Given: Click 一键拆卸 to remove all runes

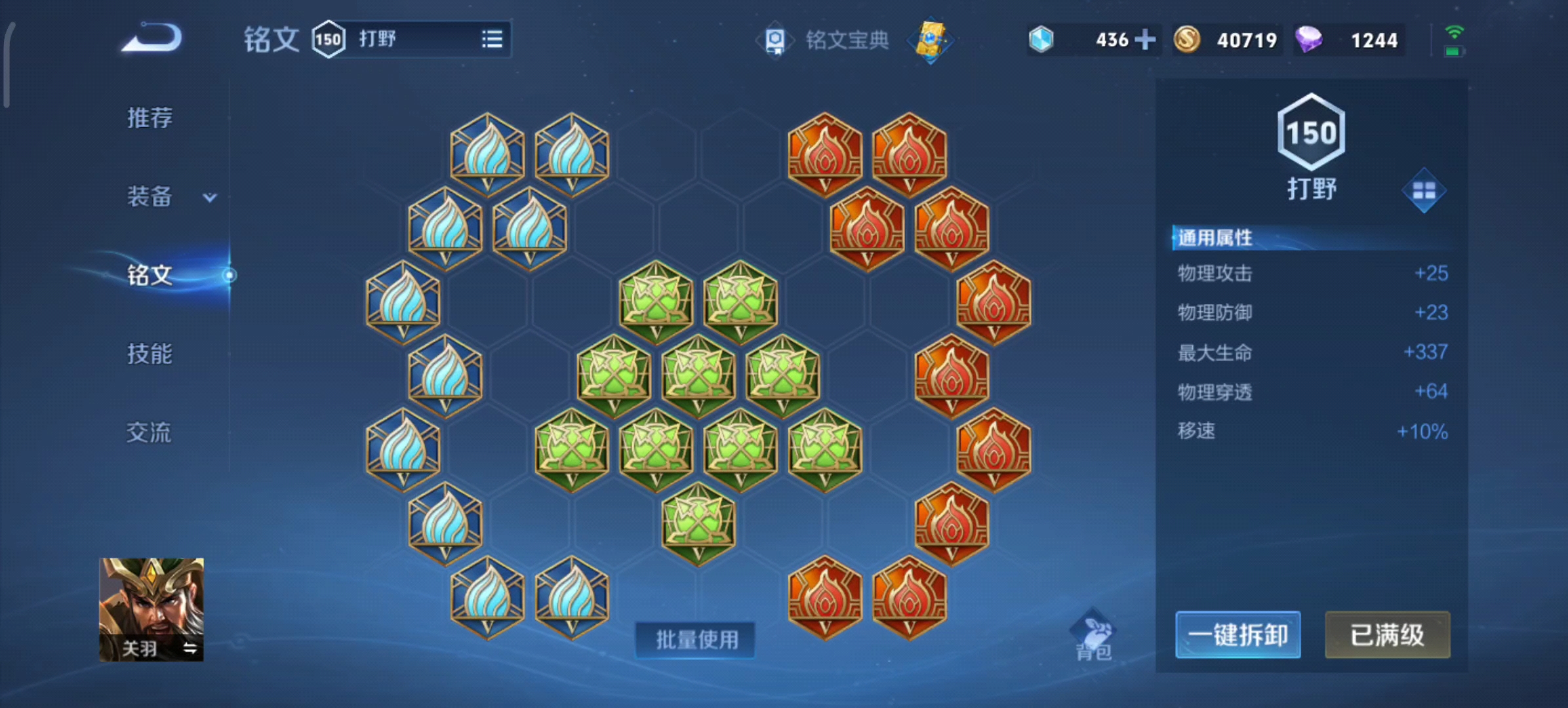Looking at the screenshot, I should (x=1237, y=635).
